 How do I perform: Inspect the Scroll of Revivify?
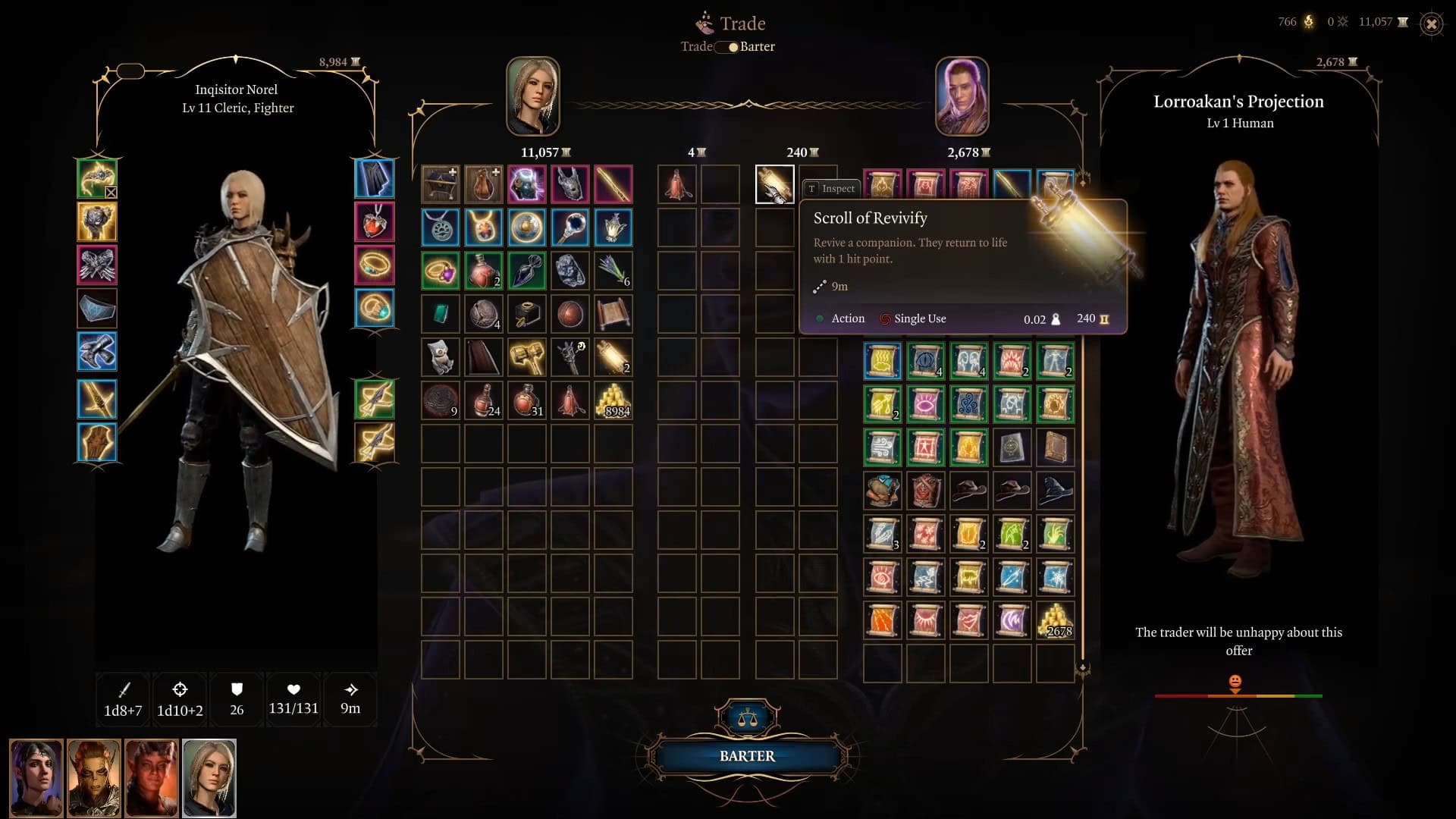[830, 188]
